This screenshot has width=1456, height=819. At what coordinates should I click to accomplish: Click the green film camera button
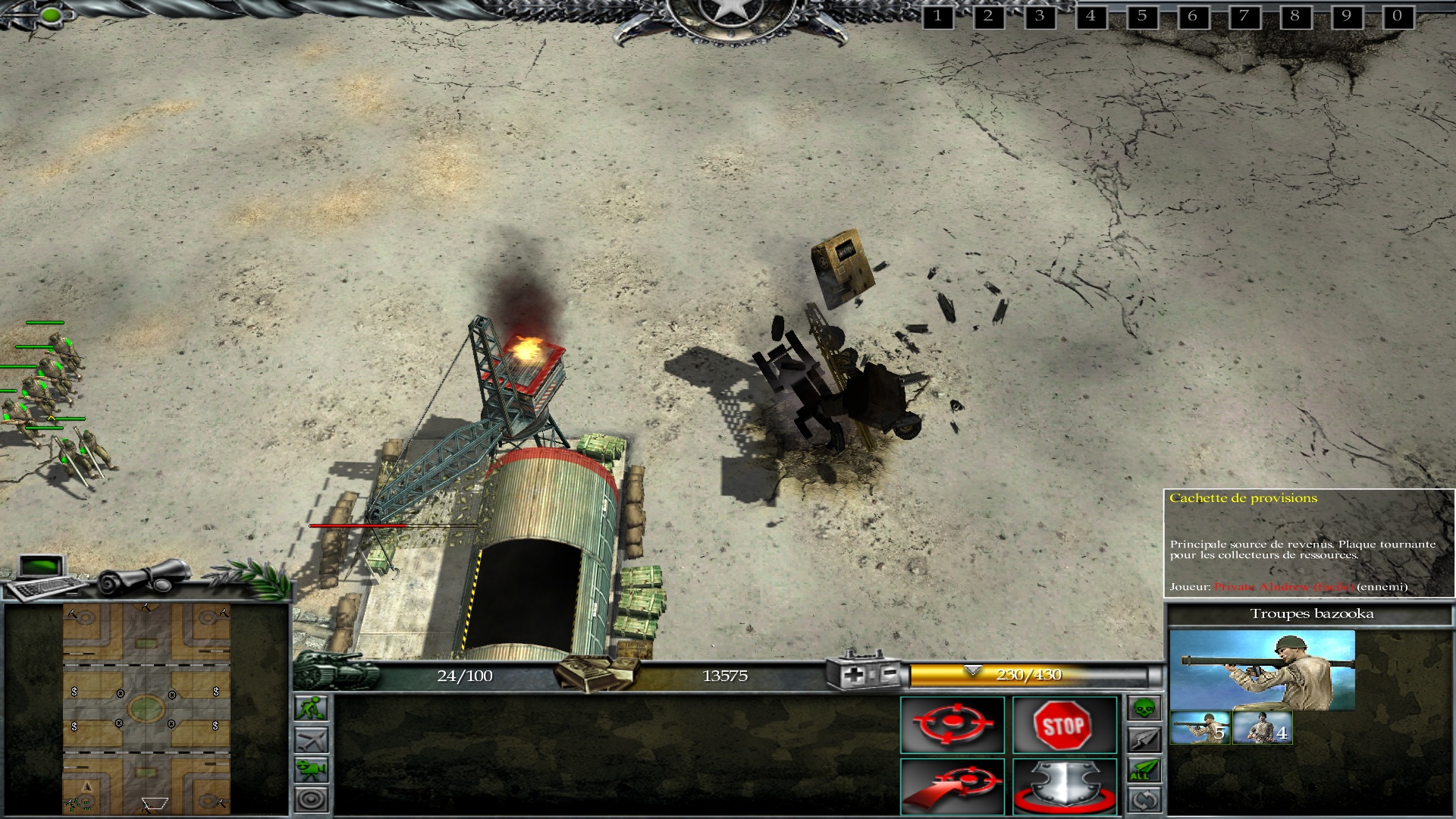coord(312,769)
